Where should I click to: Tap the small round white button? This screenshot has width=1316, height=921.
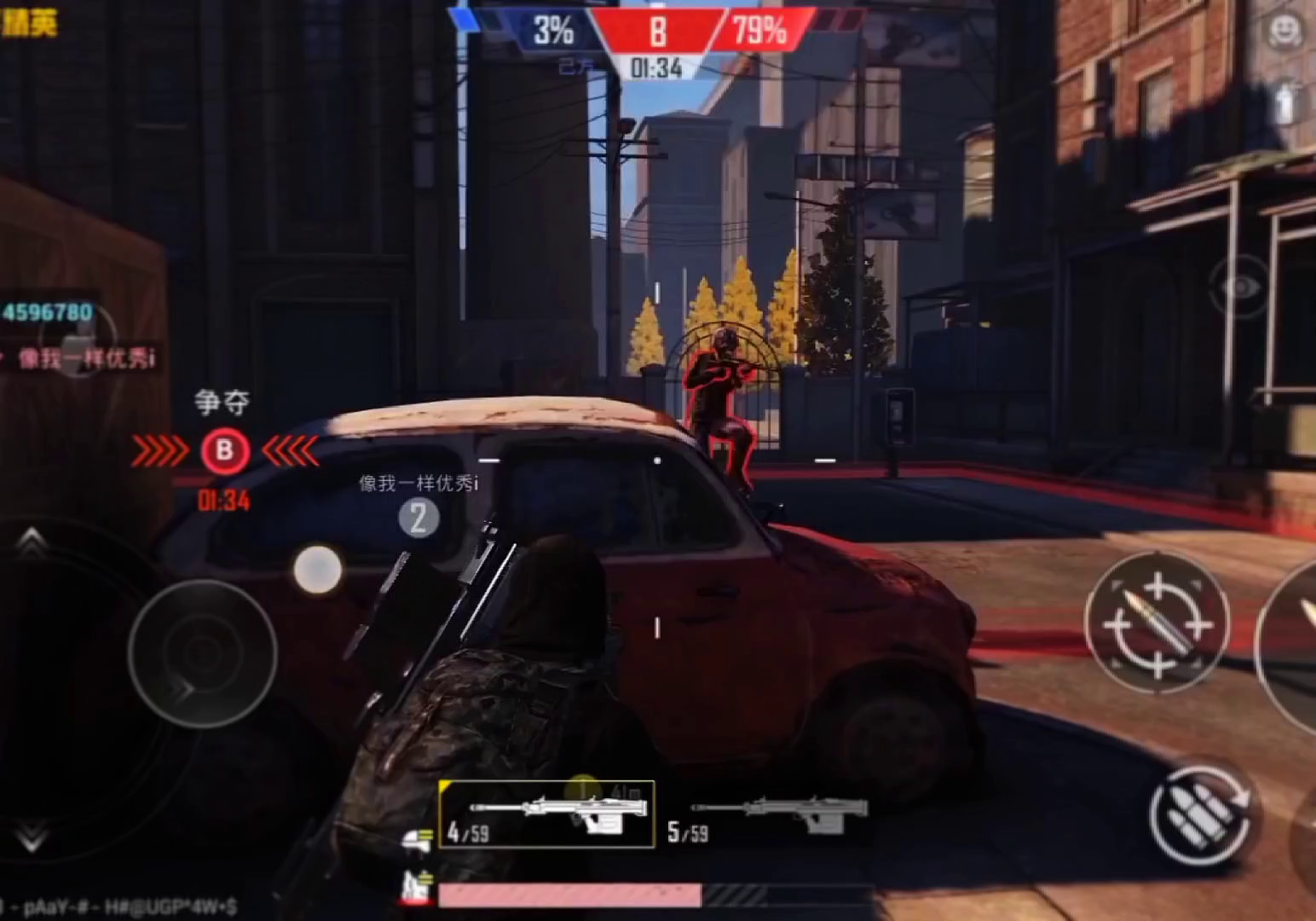click(x=318, y=569)
